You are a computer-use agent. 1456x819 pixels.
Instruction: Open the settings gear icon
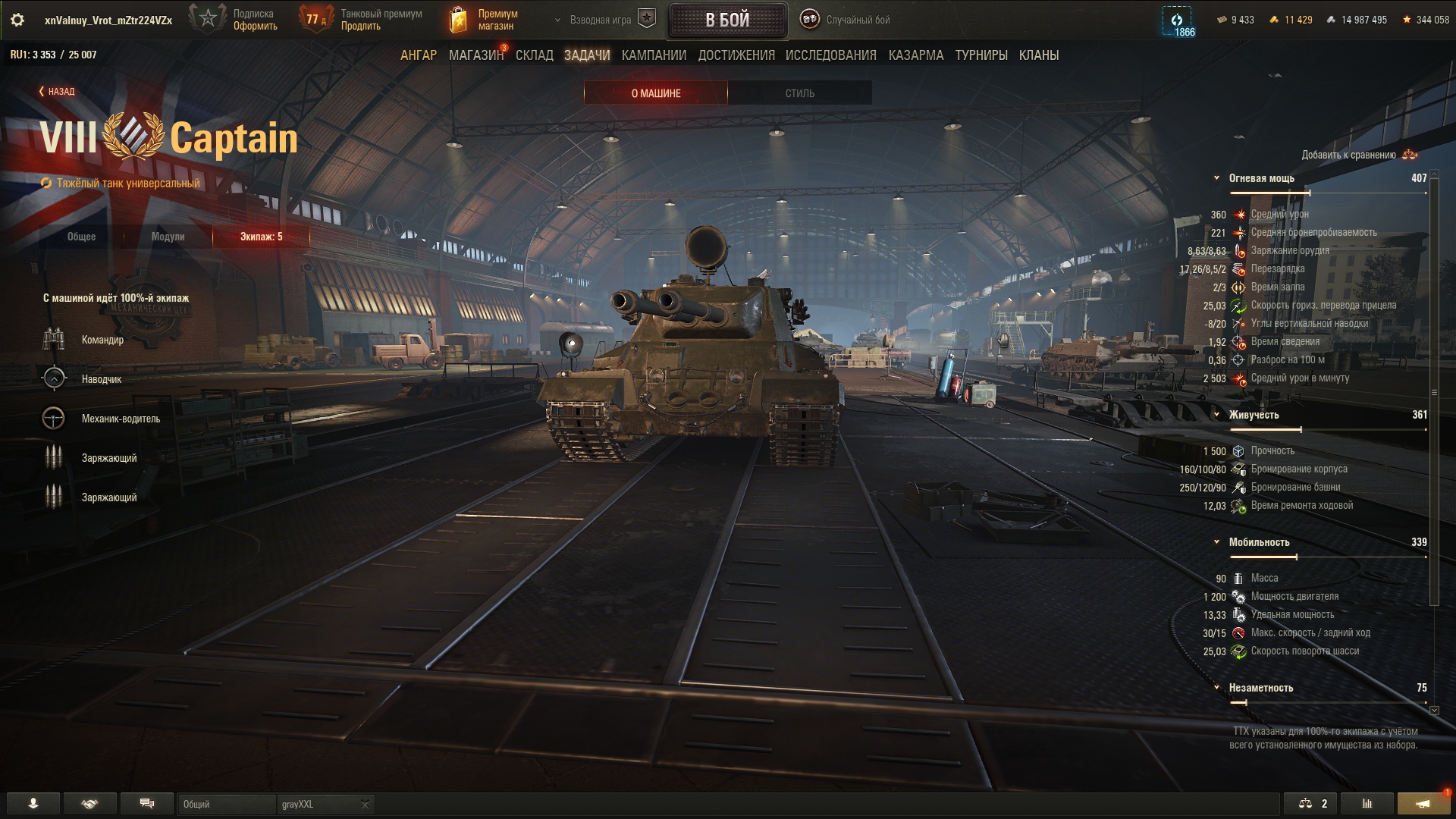click(x=17, y=20)
